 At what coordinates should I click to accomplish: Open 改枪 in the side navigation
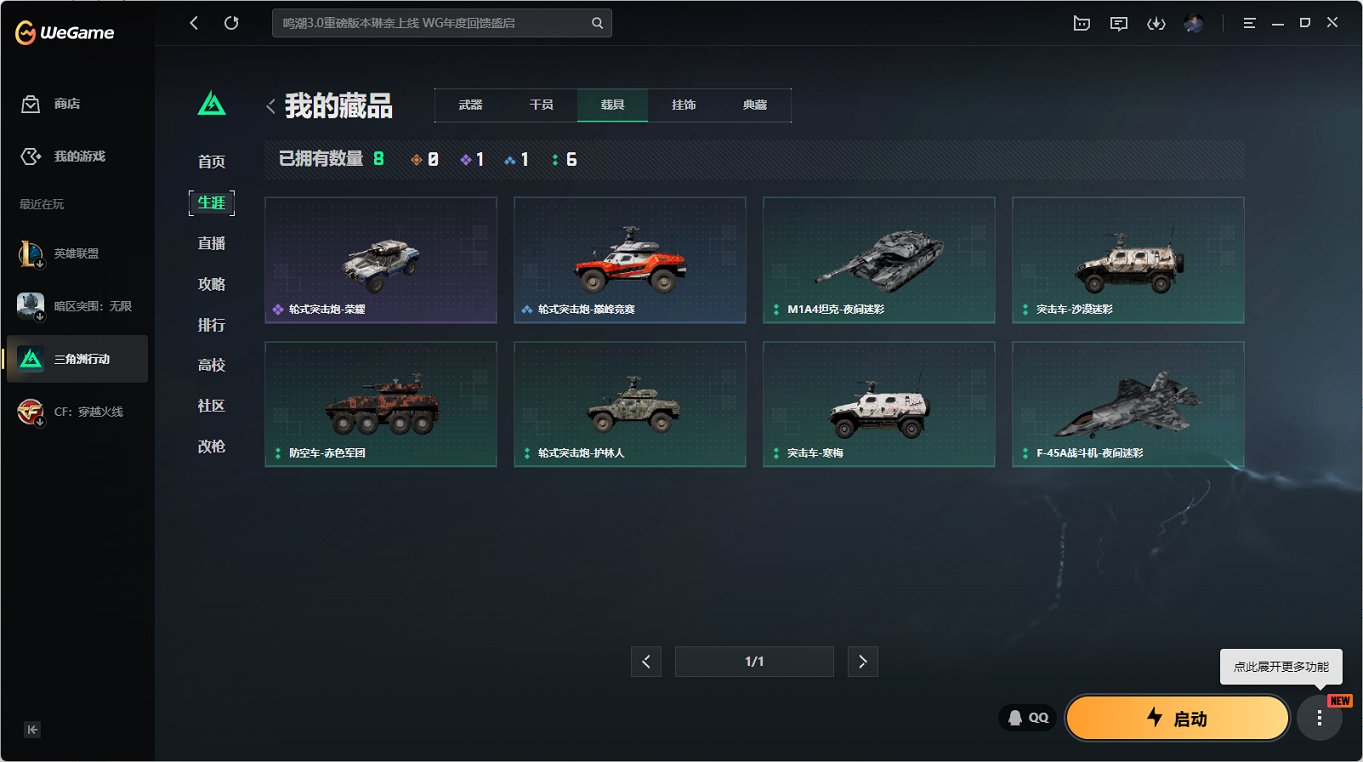[211, 447]
